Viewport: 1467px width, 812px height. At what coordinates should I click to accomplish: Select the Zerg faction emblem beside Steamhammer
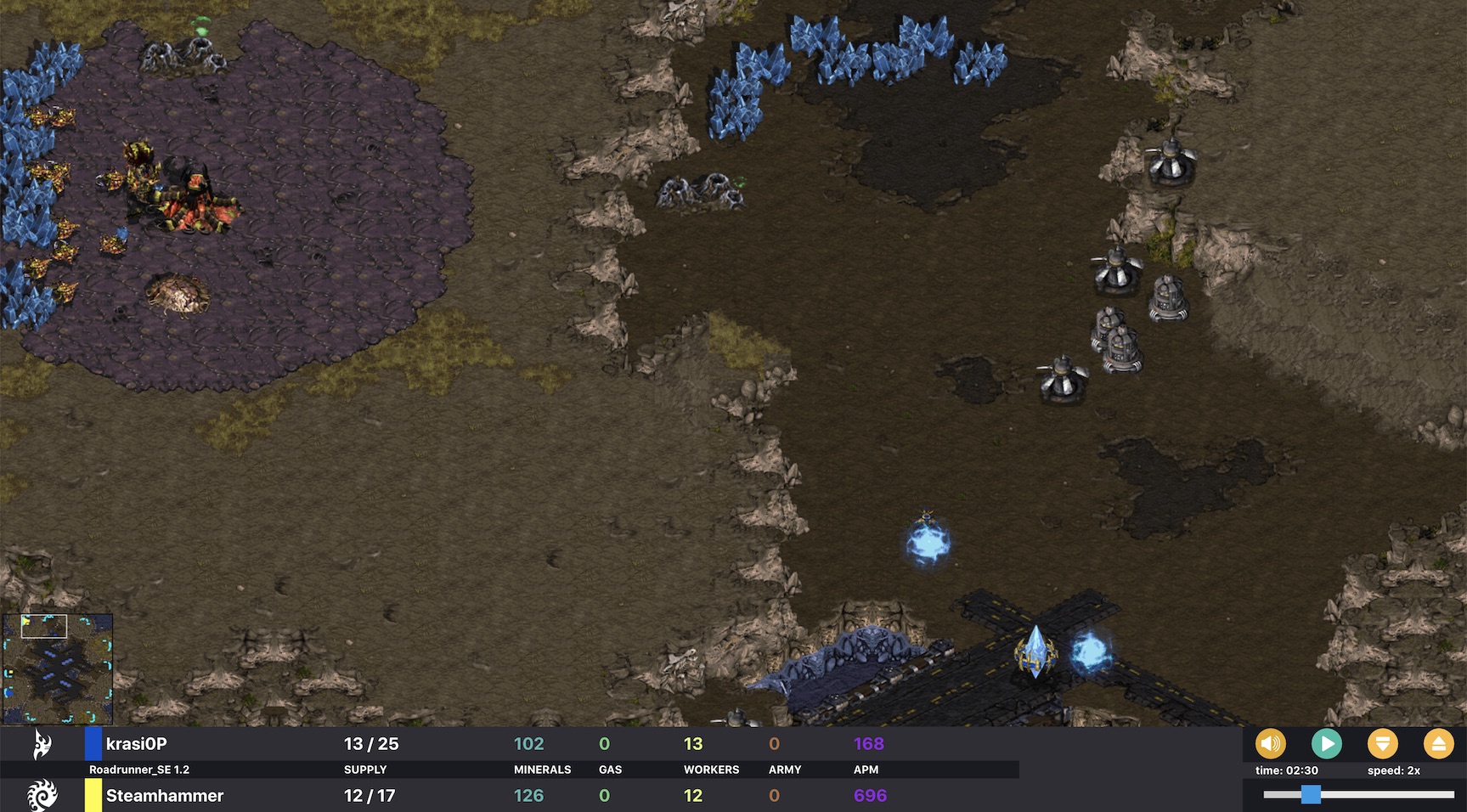40,796
